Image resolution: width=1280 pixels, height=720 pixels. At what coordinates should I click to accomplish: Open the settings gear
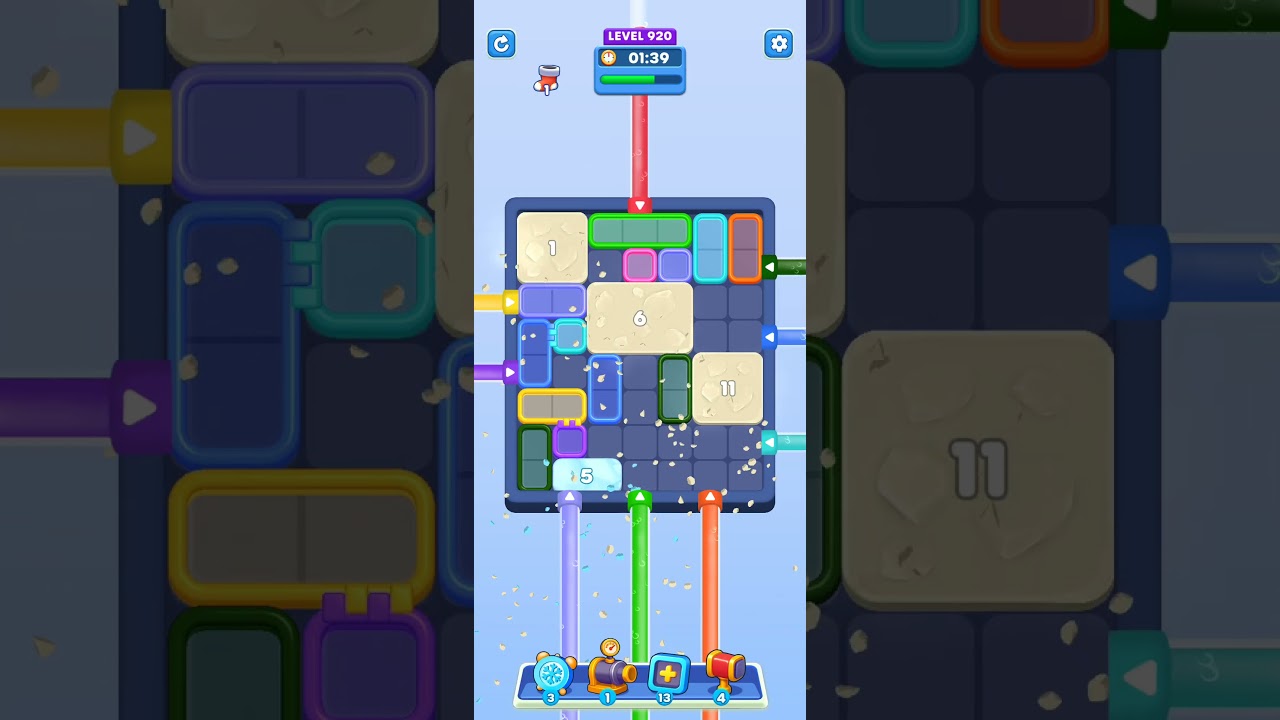tap(779, 44)
